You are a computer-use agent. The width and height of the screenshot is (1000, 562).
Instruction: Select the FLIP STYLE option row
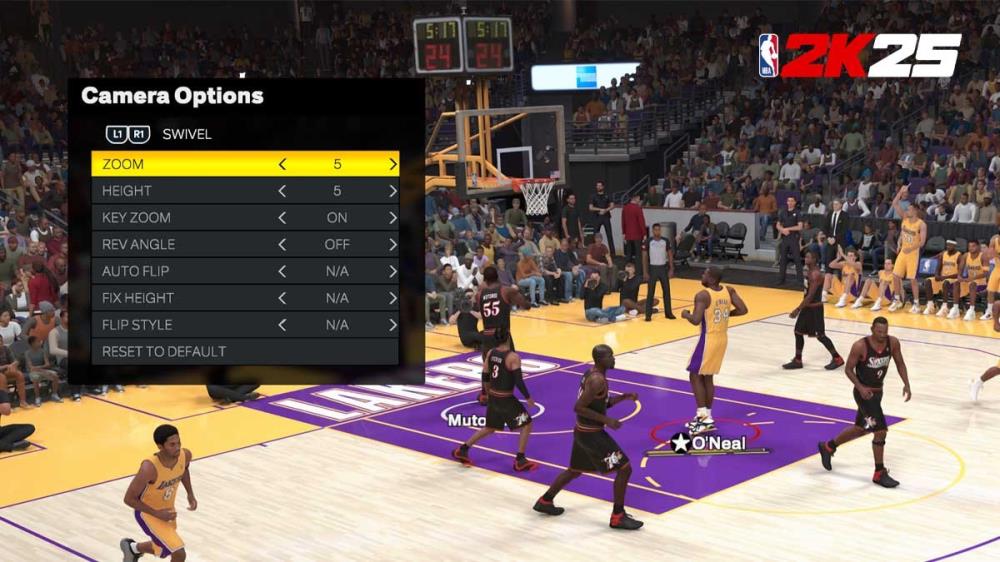tap(180, 325)
